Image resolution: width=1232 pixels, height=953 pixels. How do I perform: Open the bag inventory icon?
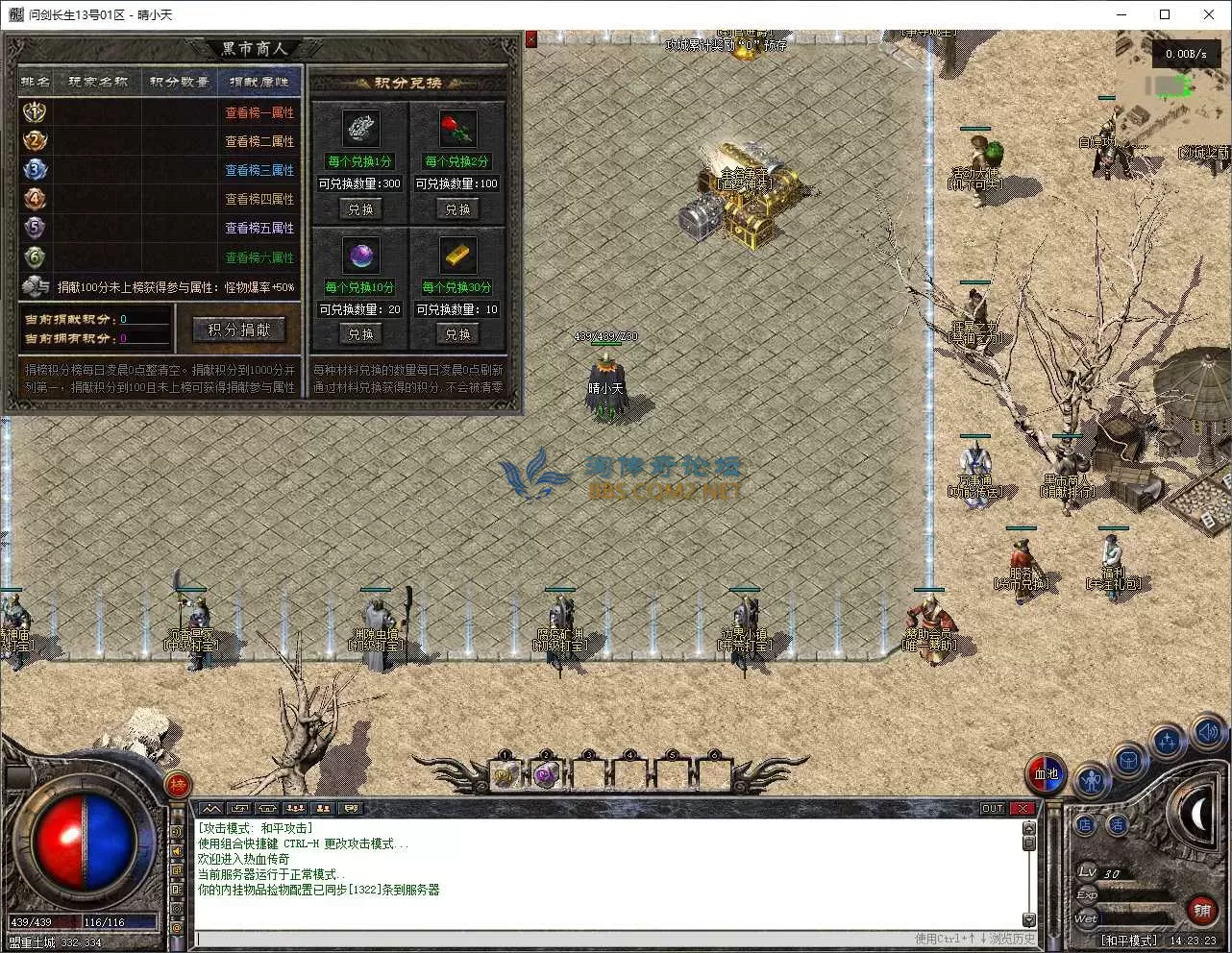[1129, 761]
